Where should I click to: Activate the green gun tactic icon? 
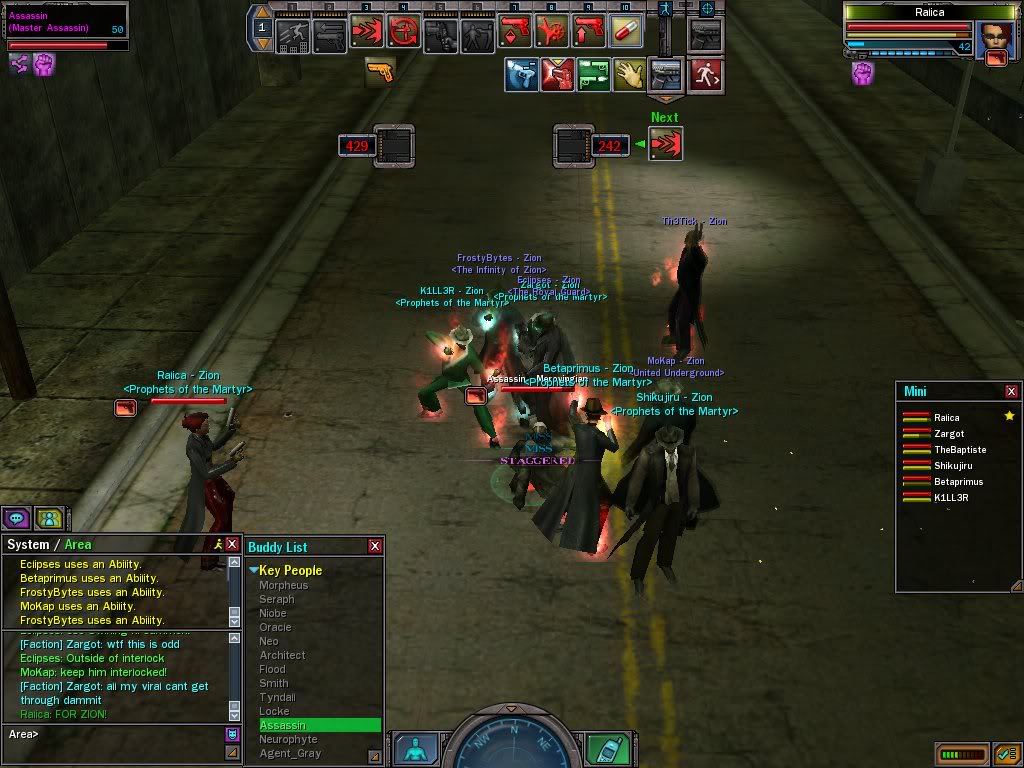(x=594, y=75)
